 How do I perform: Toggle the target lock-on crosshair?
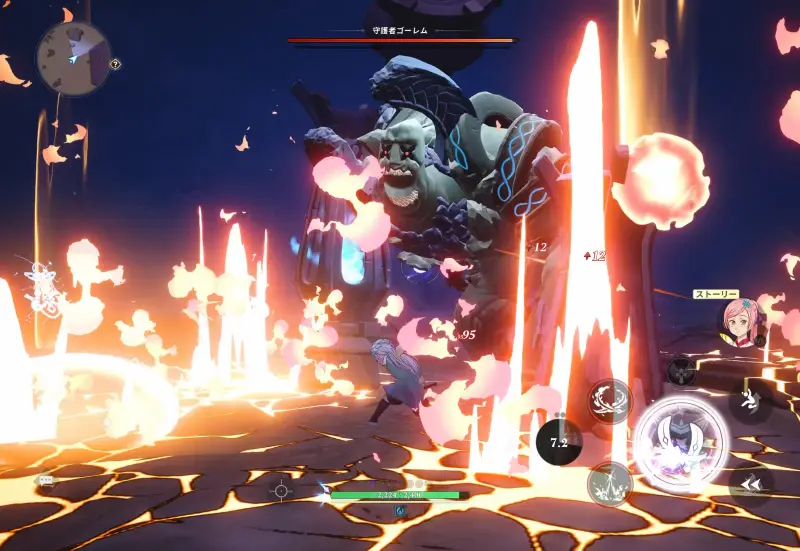281,490
